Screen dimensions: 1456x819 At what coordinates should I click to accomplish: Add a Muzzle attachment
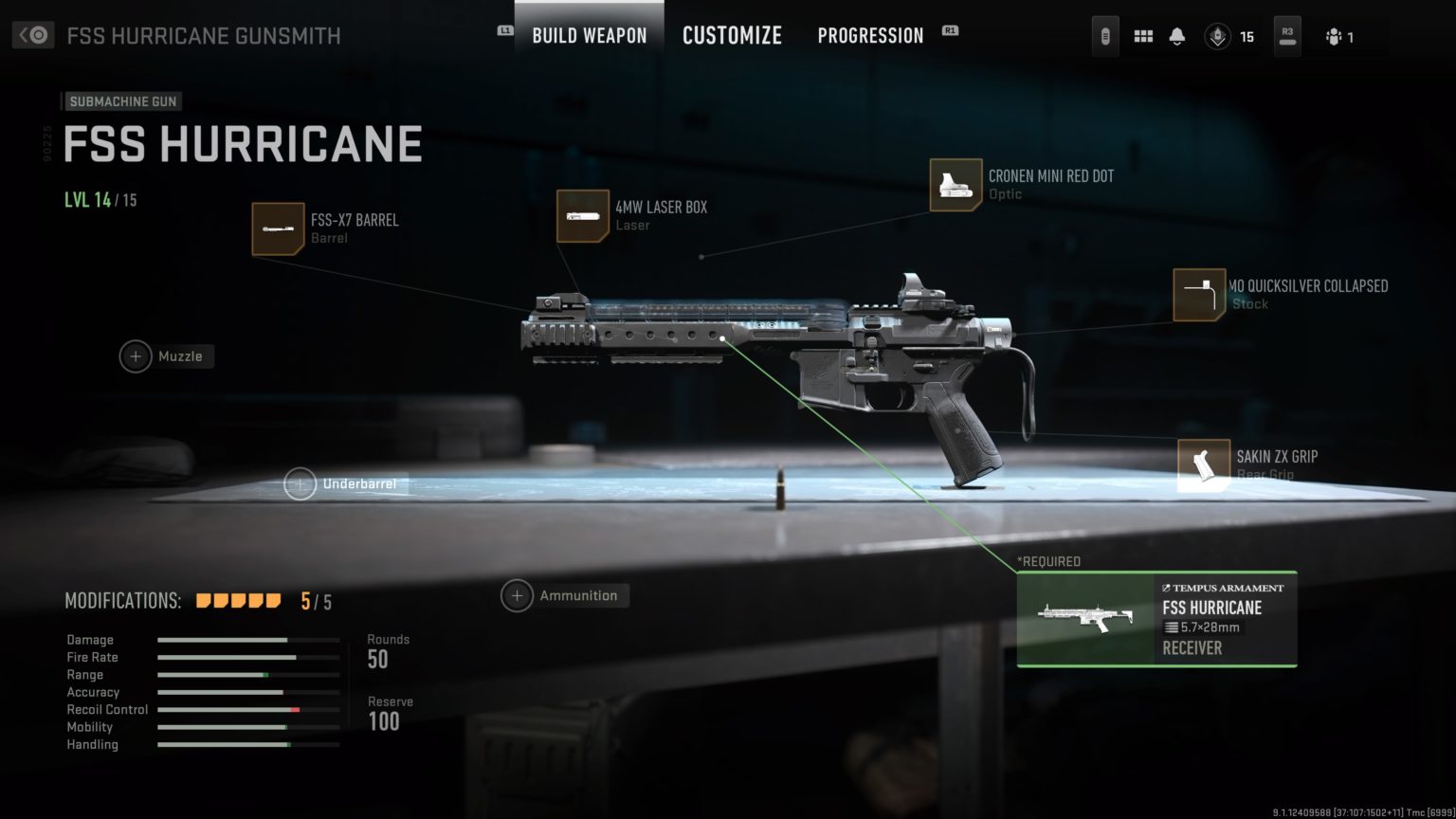[x=136, y=356]
